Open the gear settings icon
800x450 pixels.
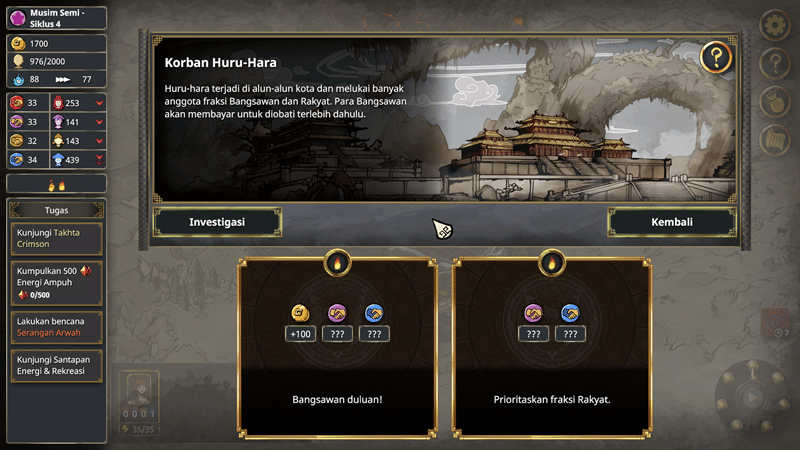pos(775,24)
